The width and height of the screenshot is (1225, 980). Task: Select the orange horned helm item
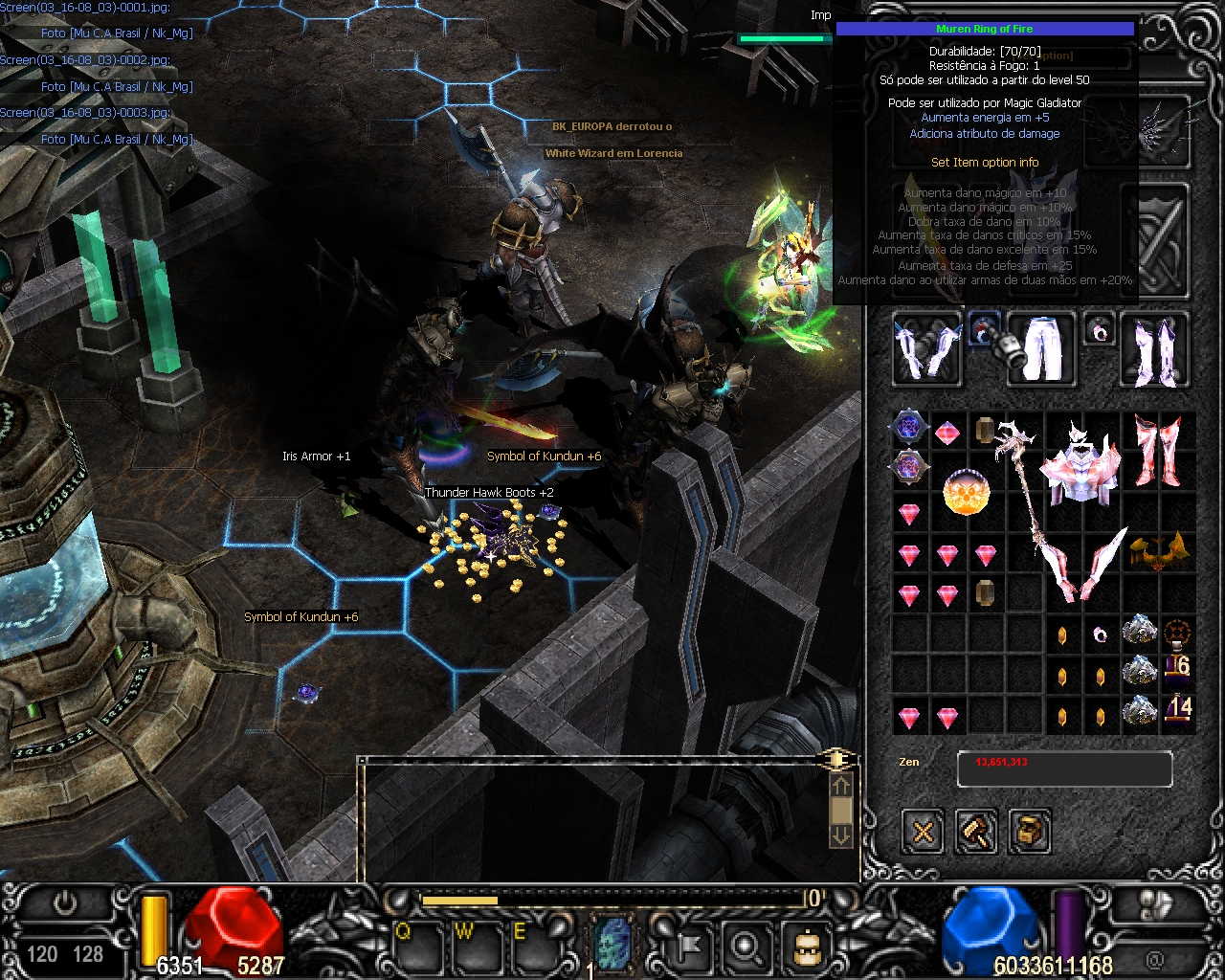point(1158,552)
